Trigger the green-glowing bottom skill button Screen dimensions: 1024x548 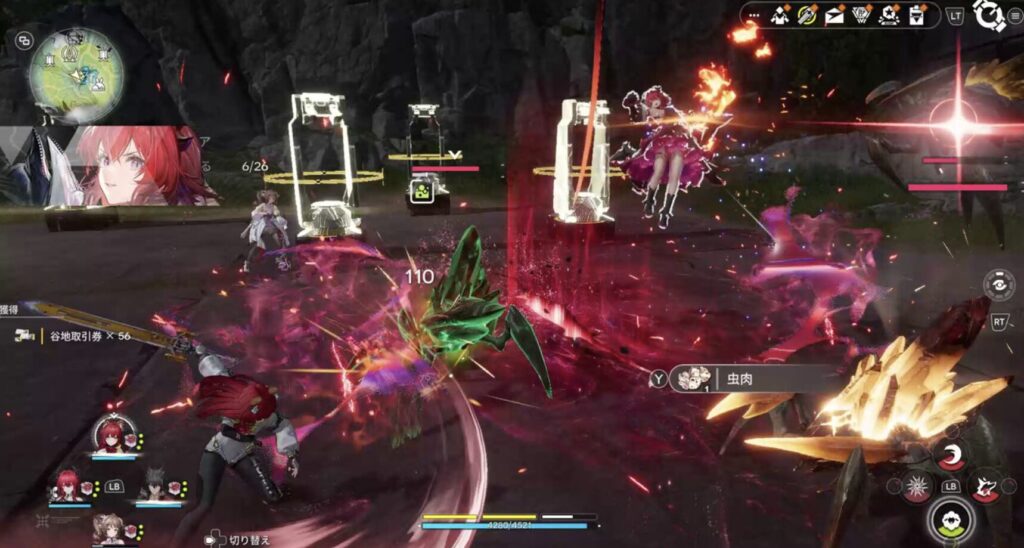[948, 520]
